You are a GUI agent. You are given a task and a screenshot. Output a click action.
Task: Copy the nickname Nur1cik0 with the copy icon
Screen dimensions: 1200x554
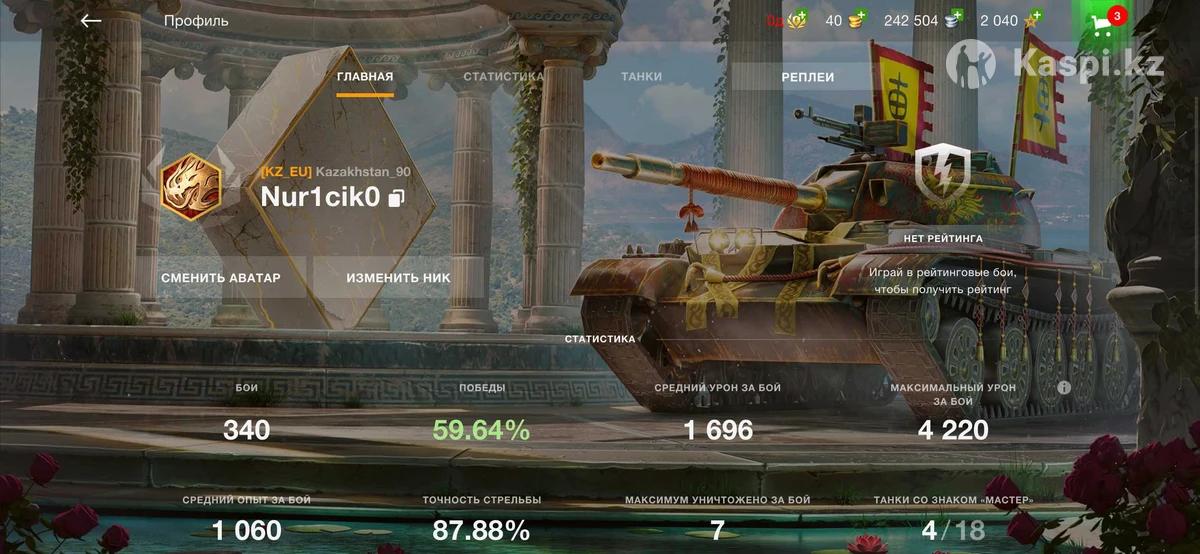coord(397,198)
